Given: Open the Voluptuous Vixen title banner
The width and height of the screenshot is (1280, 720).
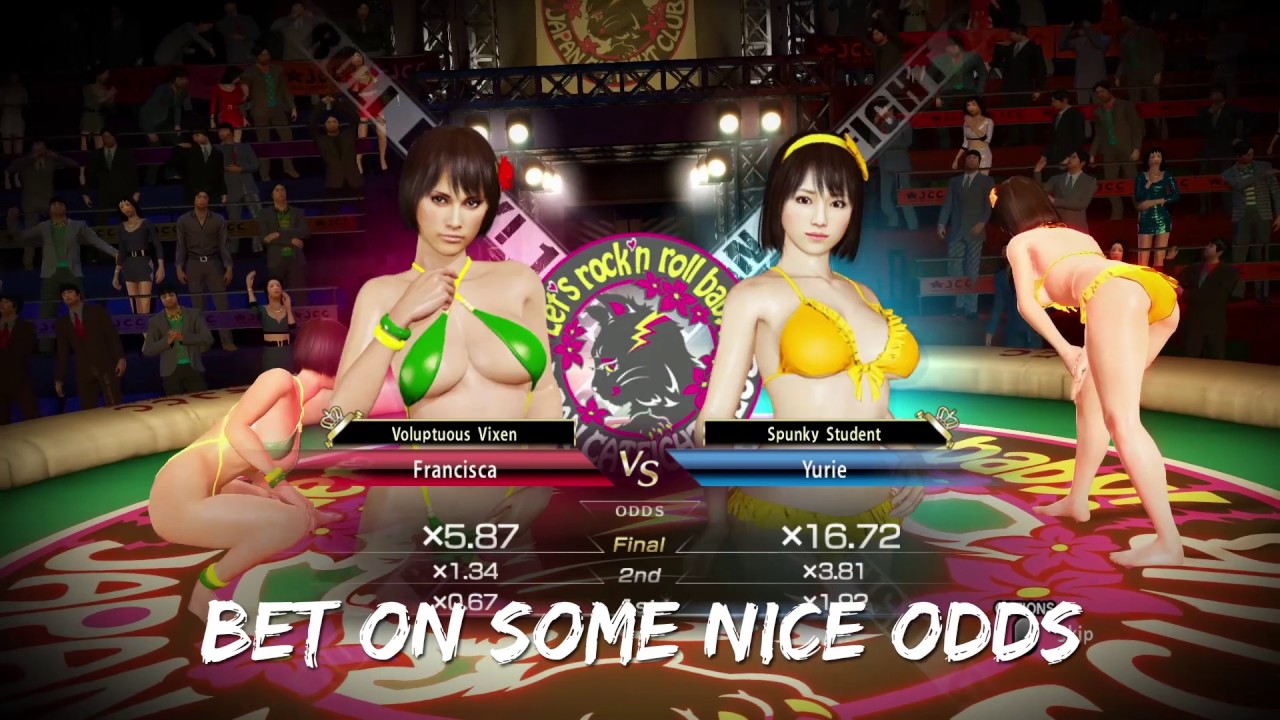Looking at the screenshot, I should pyautogui.click(x=455, y=434).
